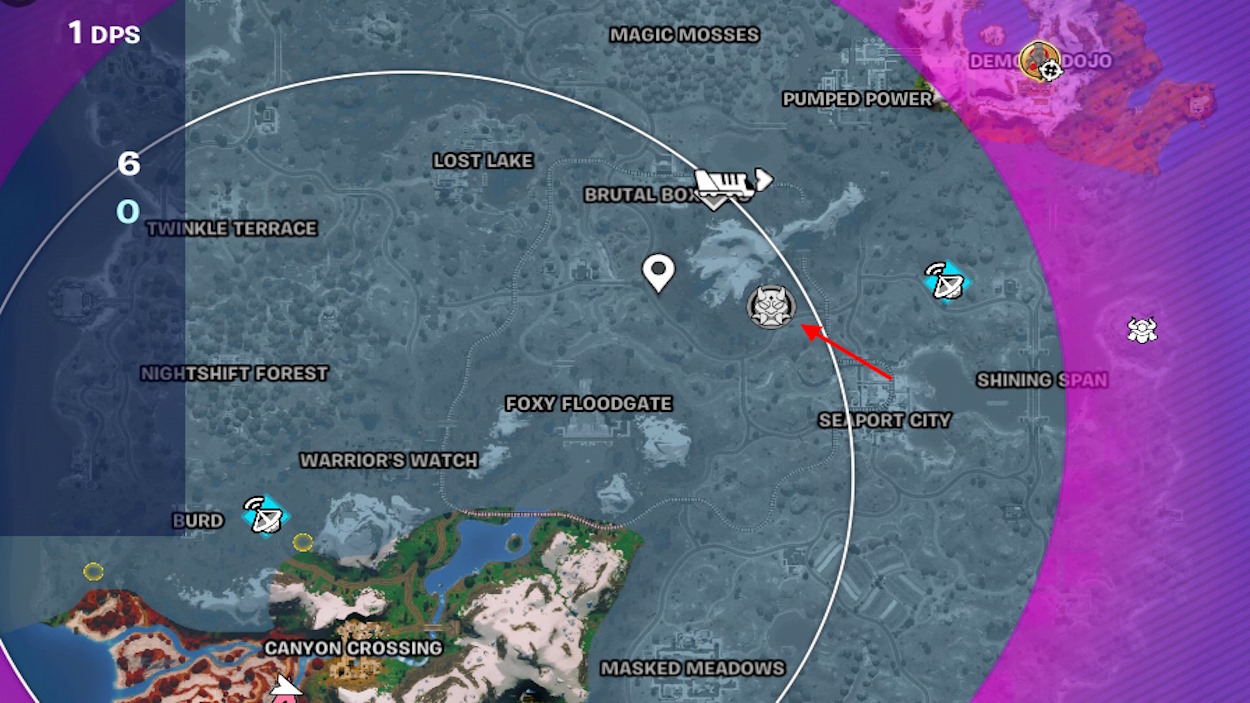The width and height of the screenshot is (1250, 703).
Task: Select the white location pin marker
Action: [x=657, y=272]
